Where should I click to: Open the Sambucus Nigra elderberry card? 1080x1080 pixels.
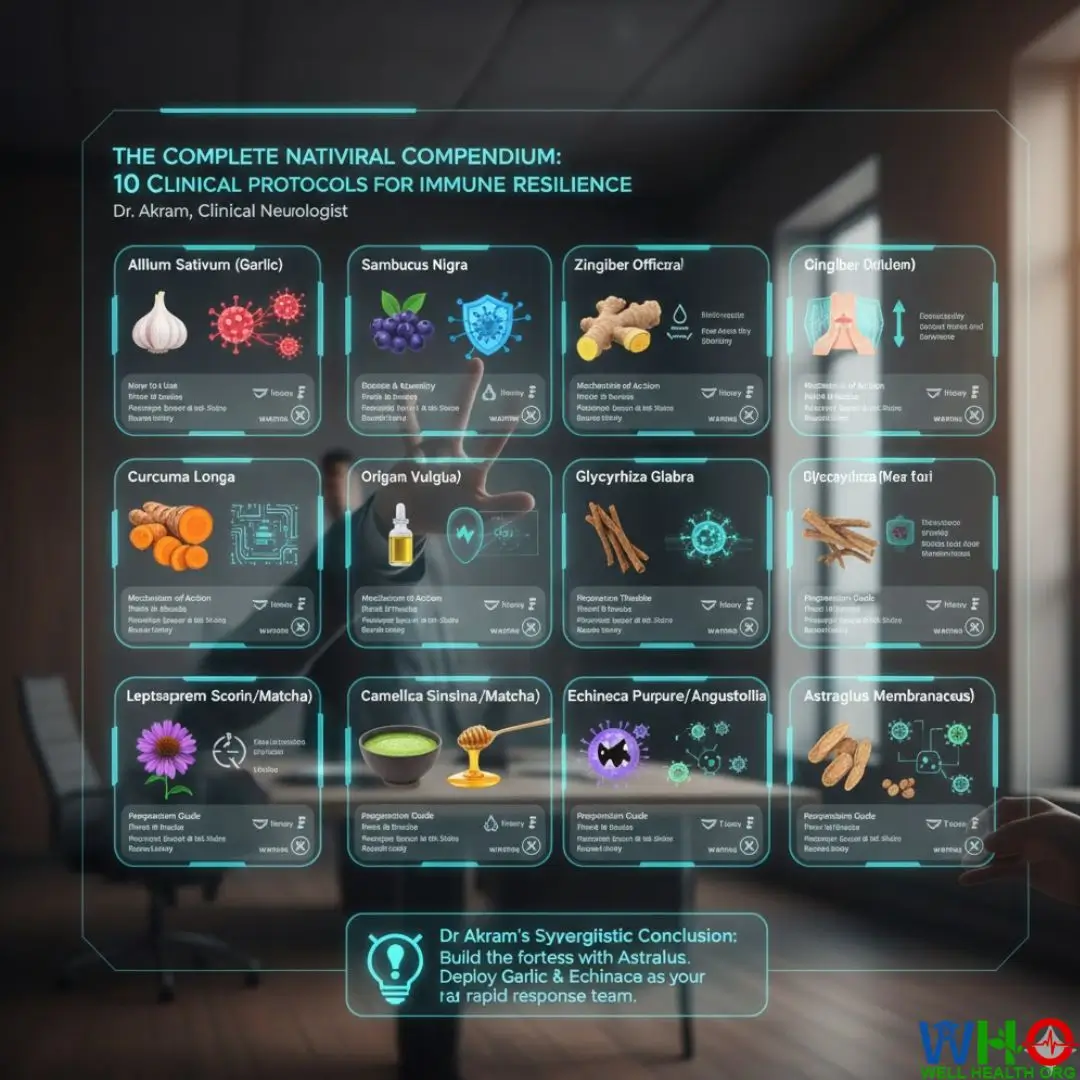coord(448,340)
